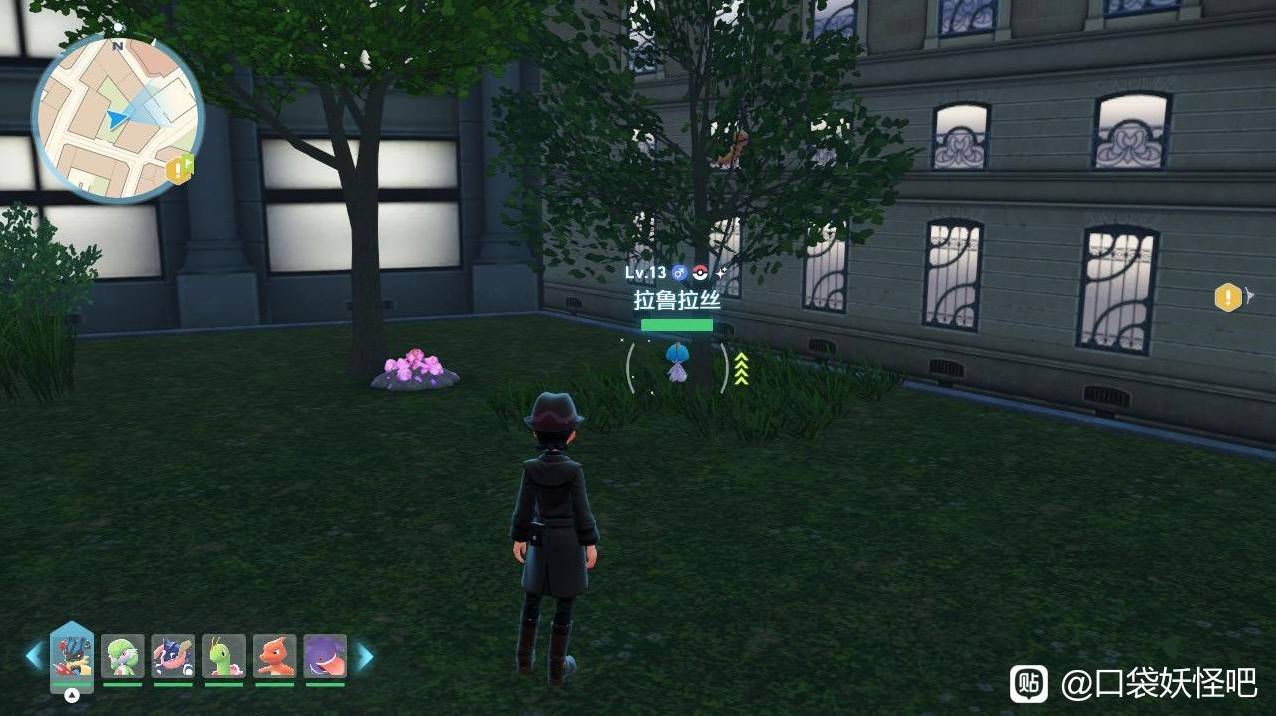Switch to Greninja in the party bar
The image size is (1276, 716).
click(x=173, y=656)
